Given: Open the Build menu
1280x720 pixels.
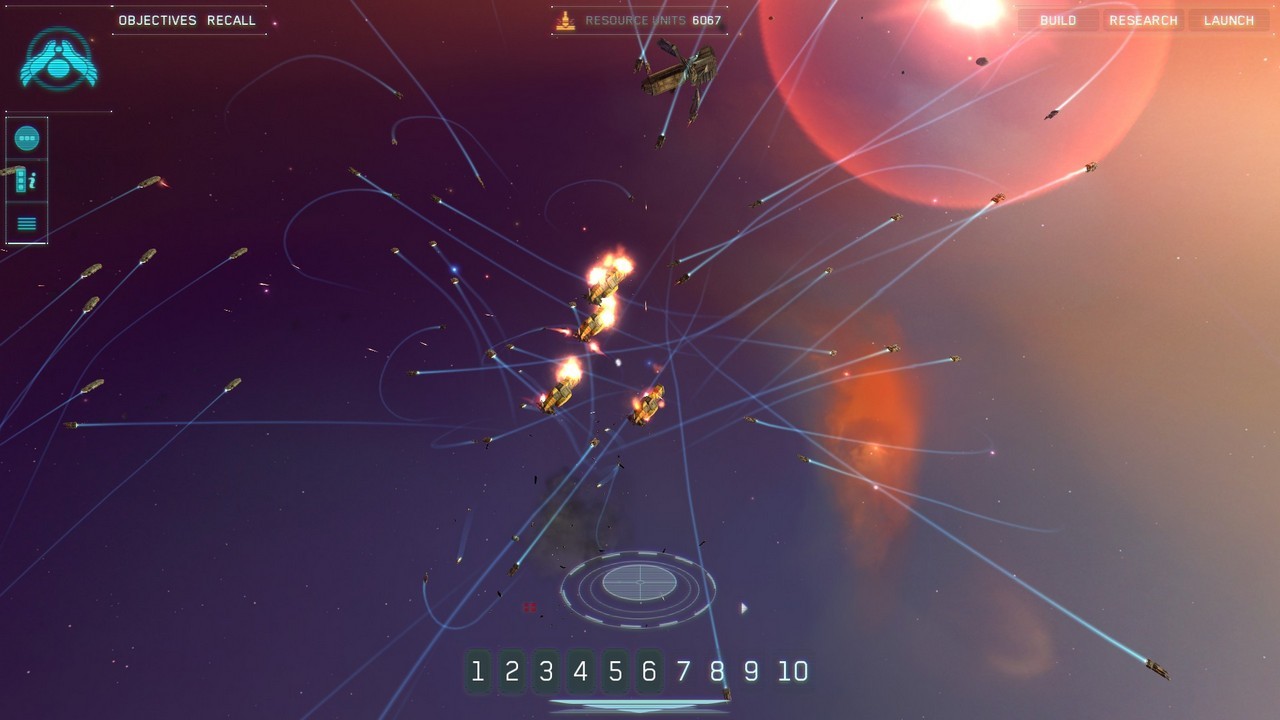Looking at the screenshot, I should pyautogui.click(x=1057, y=20).
